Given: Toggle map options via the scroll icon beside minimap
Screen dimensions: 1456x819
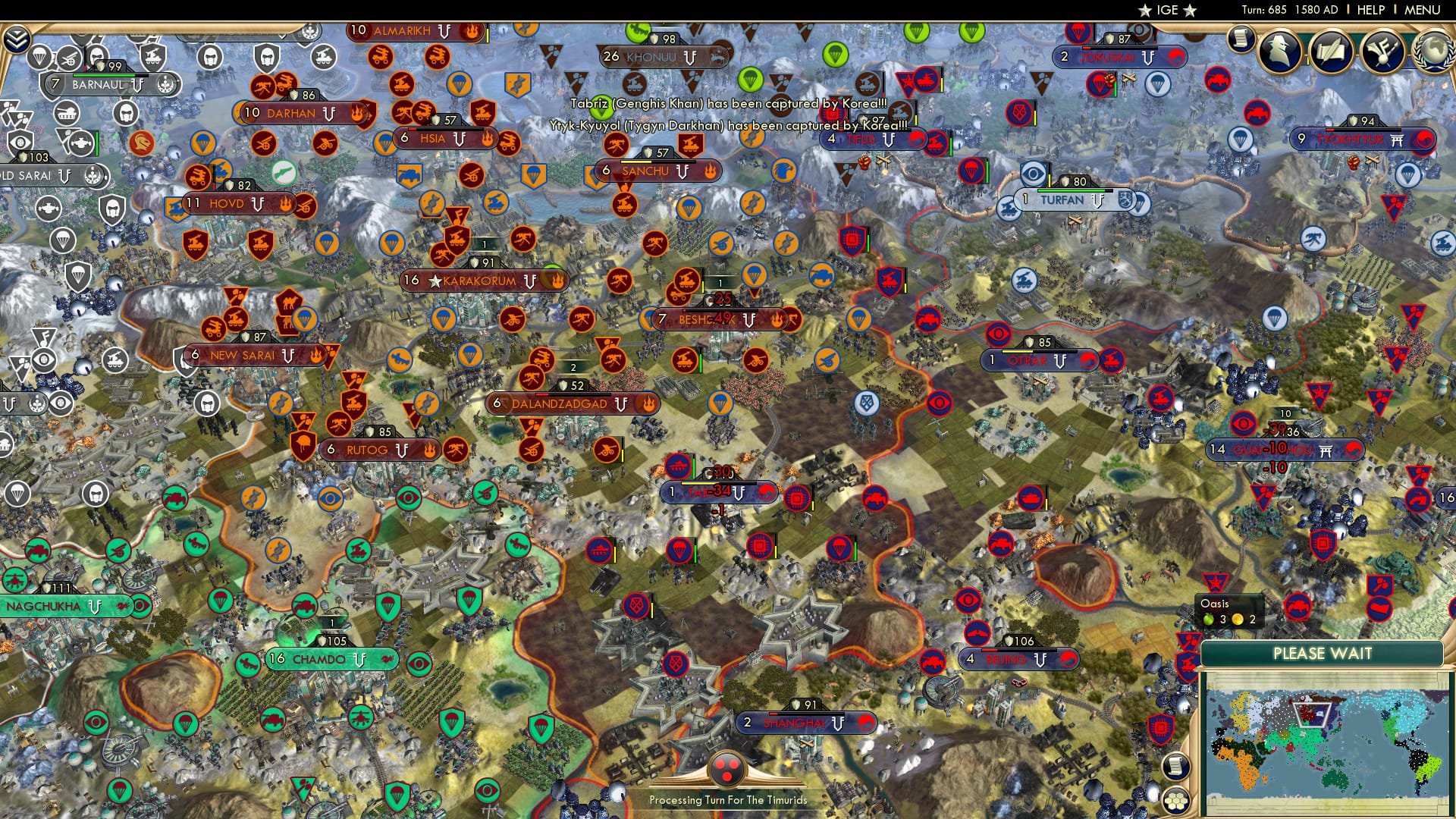Looking at the screenshot, I should click(1176, 767).
